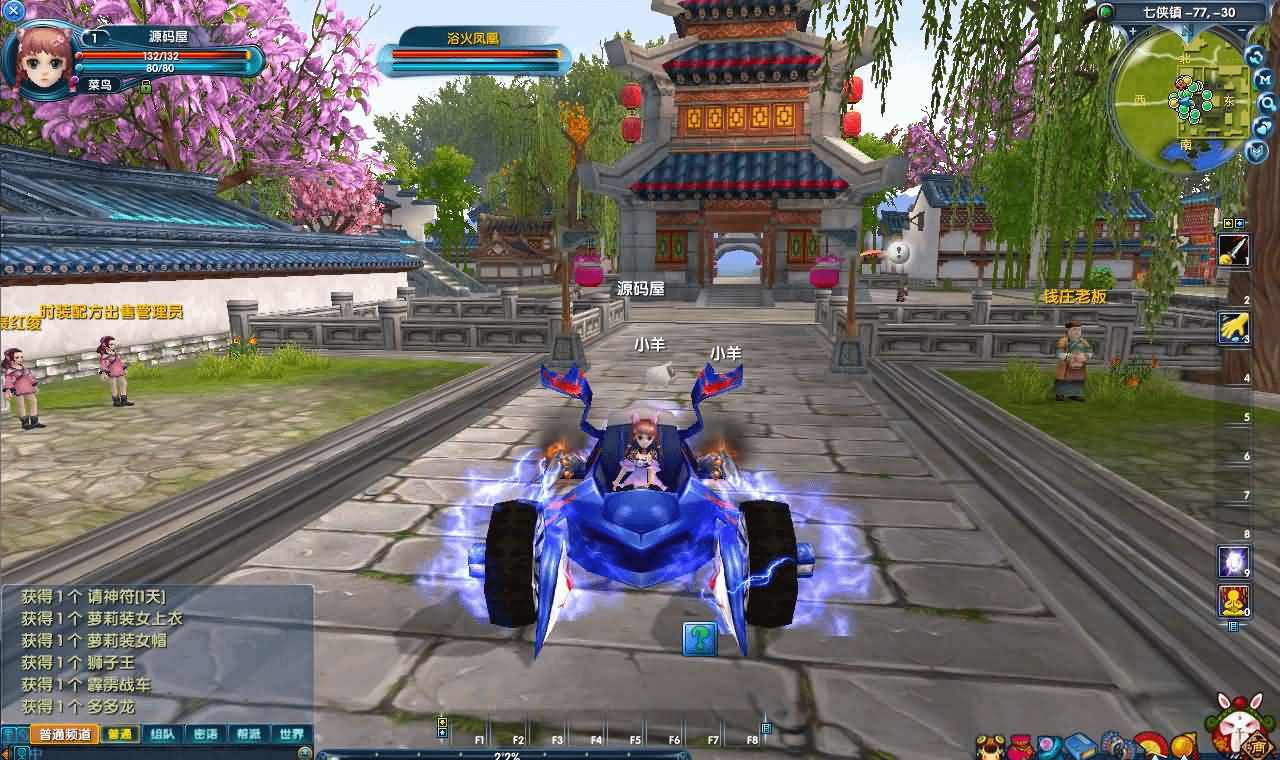Switch chat to the 组队 (team) tab
Screen dimensions: 1280x760
[162, 734]
